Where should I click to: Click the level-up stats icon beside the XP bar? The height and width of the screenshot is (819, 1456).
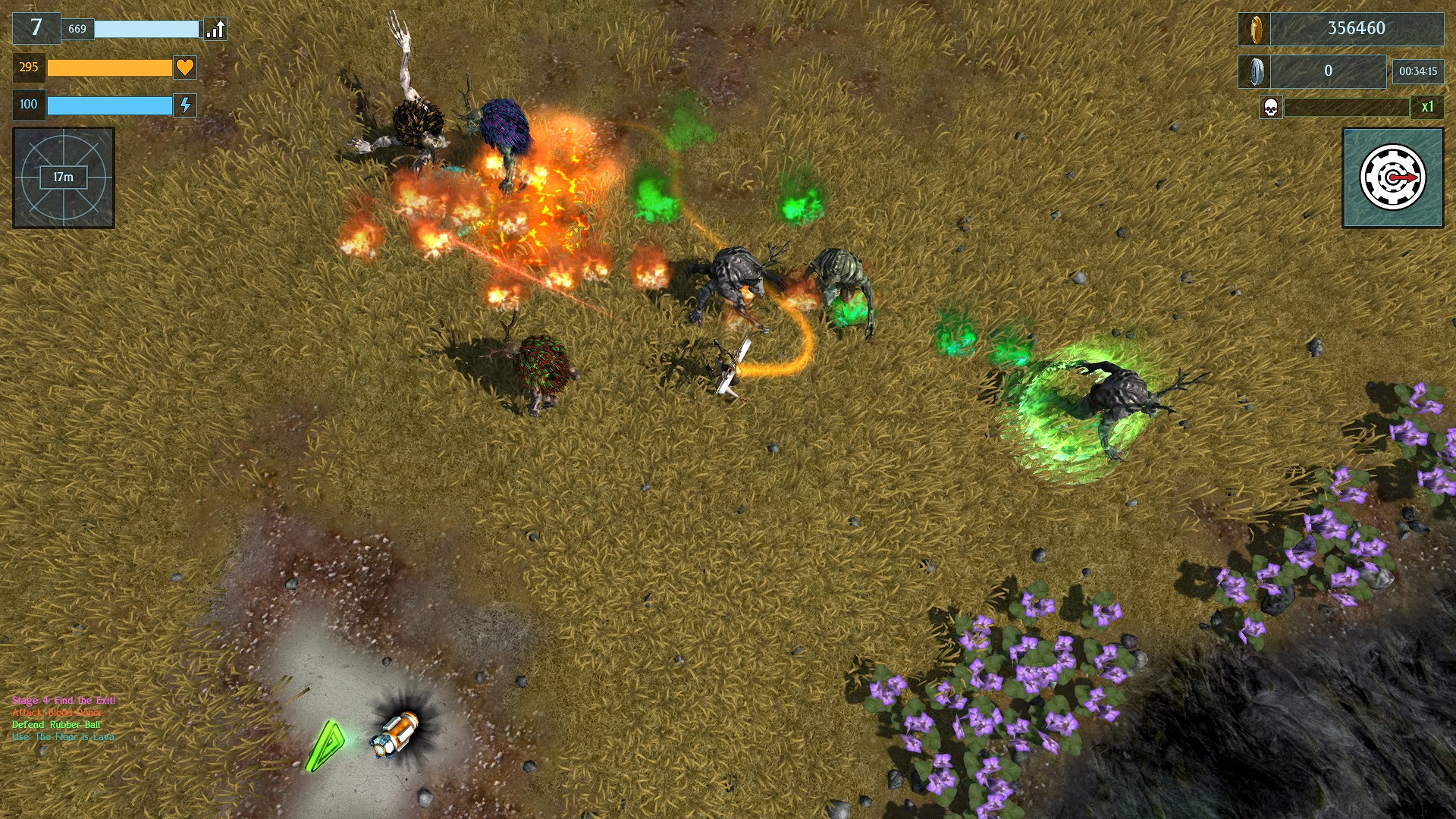coord(215,29)
